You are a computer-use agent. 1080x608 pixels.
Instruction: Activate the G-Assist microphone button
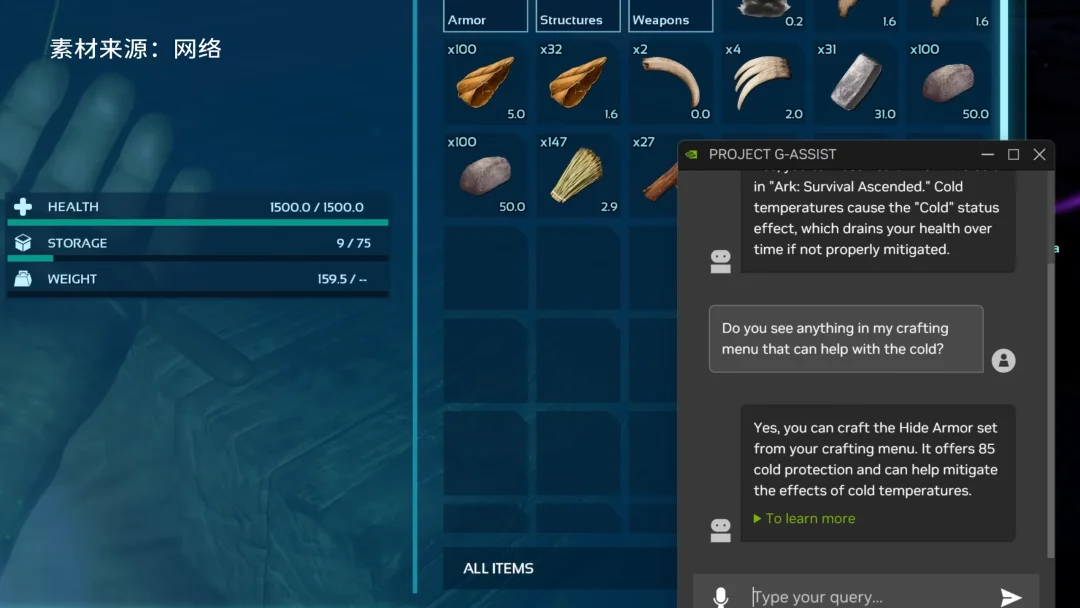point(721,597)
